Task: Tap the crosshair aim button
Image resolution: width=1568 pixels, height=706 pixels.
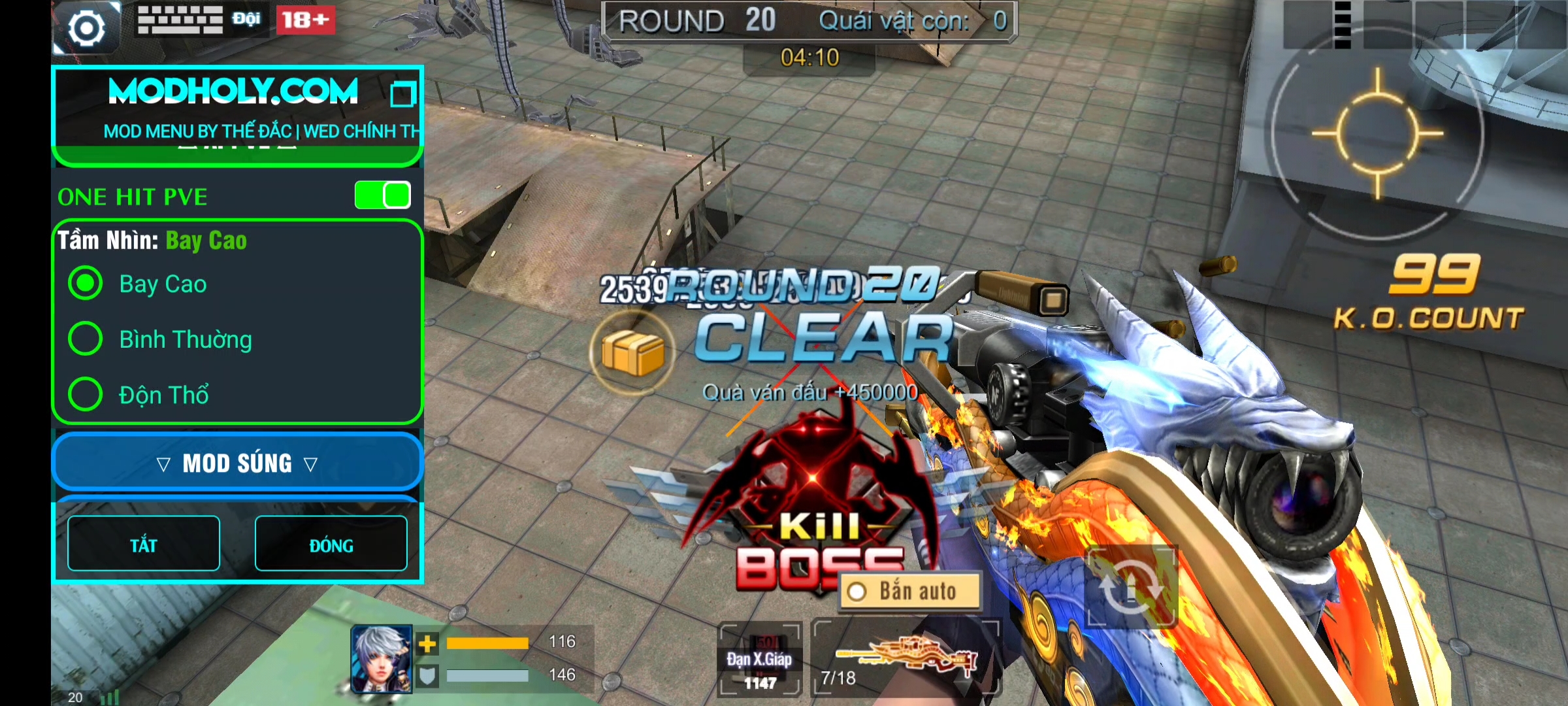Action: point(1377,134)
